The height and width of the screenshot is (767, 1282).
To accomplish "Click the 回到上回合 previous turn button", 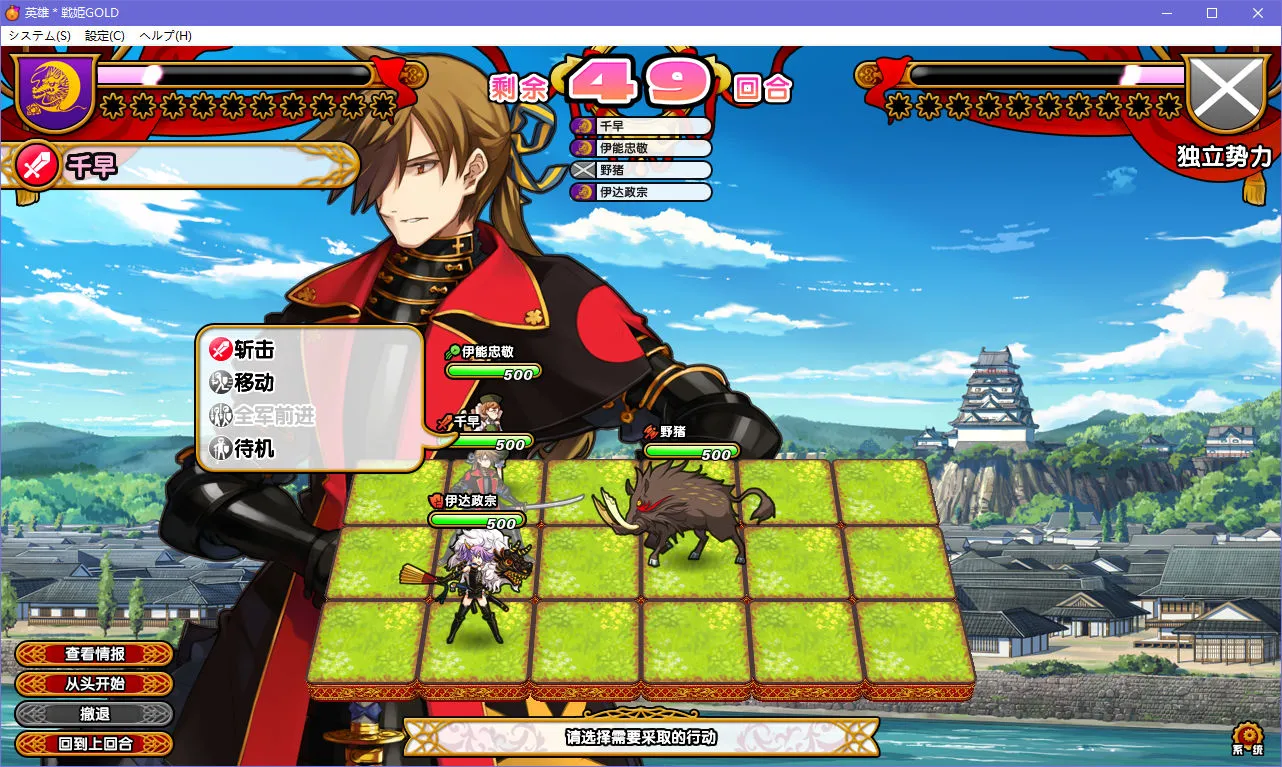I will coord(95,744).
